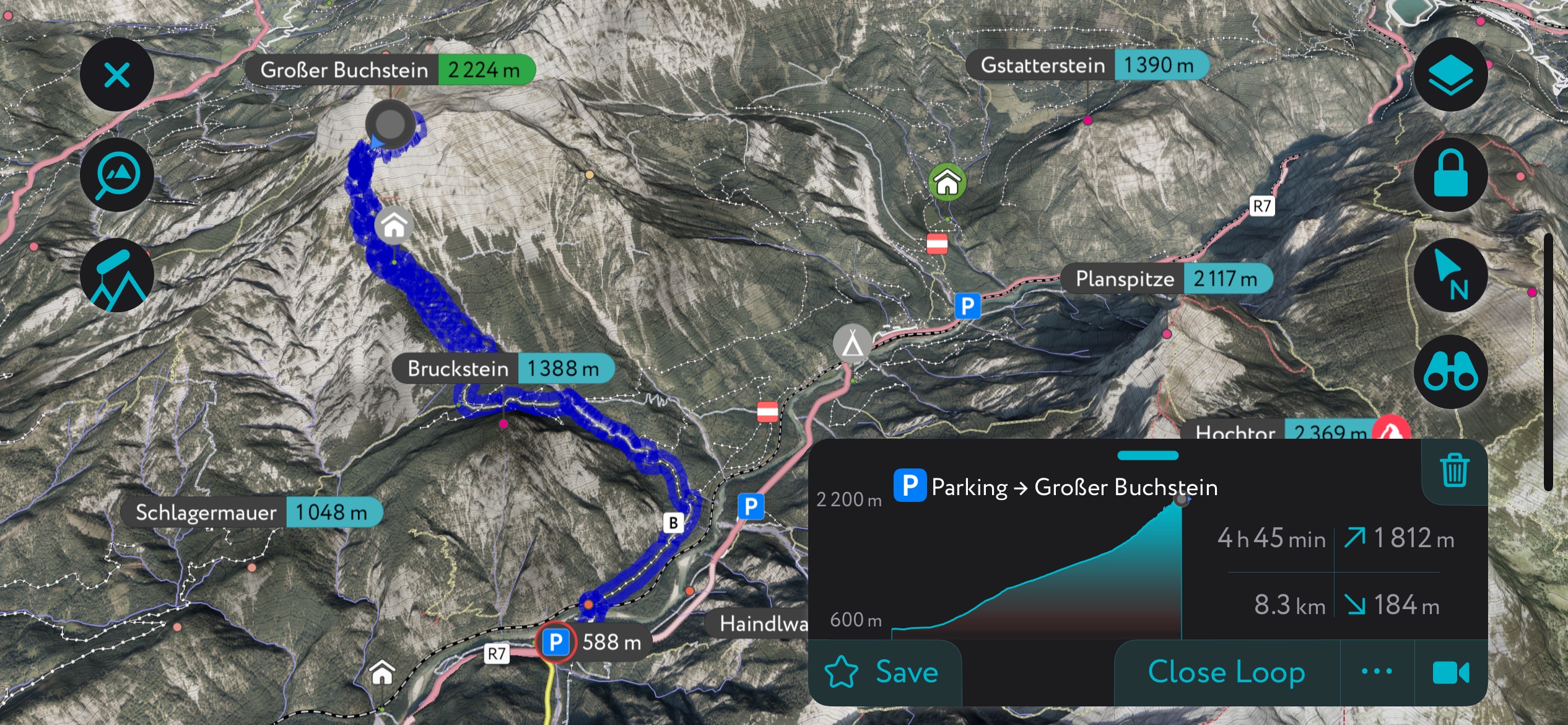Tap the telescope and mountain peak icon

coord(116,275)
